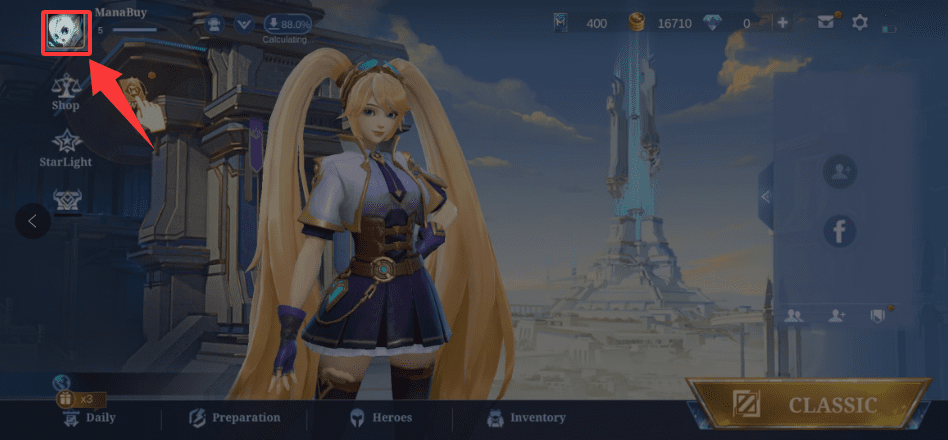Open the Shop menu
This screenshot has height=440, width=948.
(x=65, y=91)
